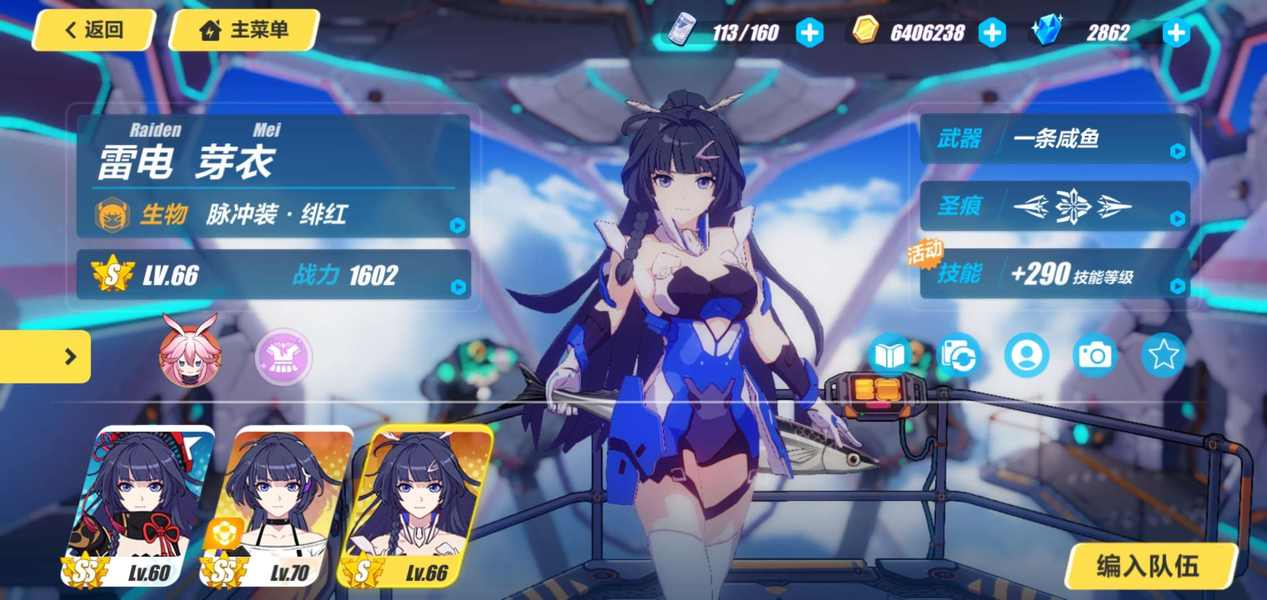The height and width of the screenshot is (600, 1267).
Task: Add stamina with the plus button
Action: pos(810,33)
